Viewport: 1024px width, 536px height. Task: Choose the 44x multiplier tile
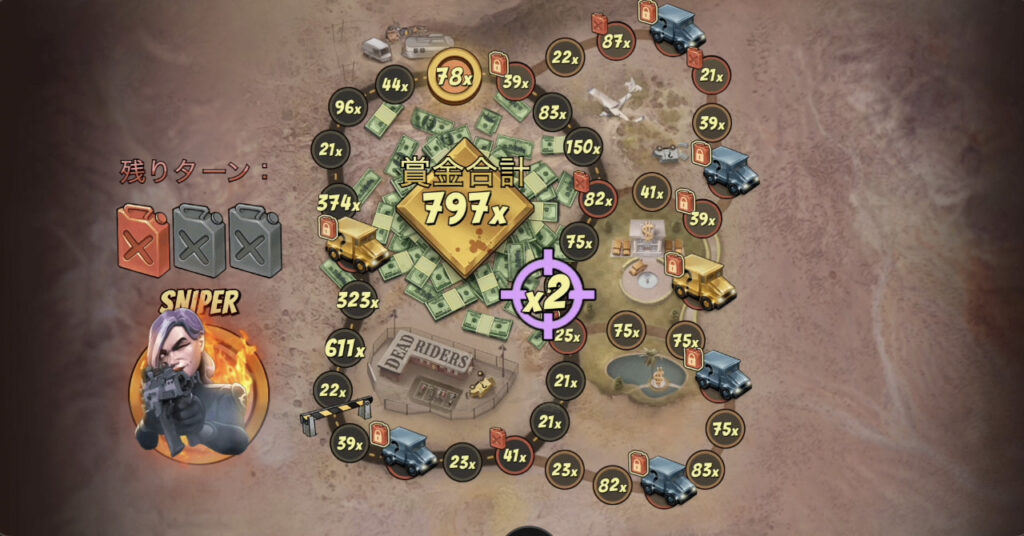point(395,84)
